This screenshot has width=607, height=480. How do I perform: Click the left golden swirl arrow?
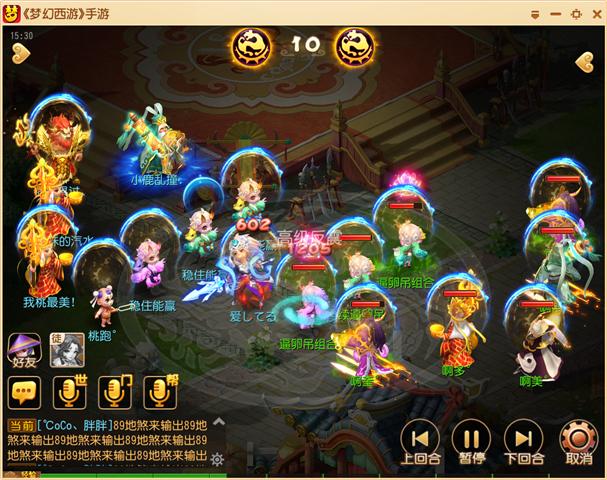pos(21,54)
